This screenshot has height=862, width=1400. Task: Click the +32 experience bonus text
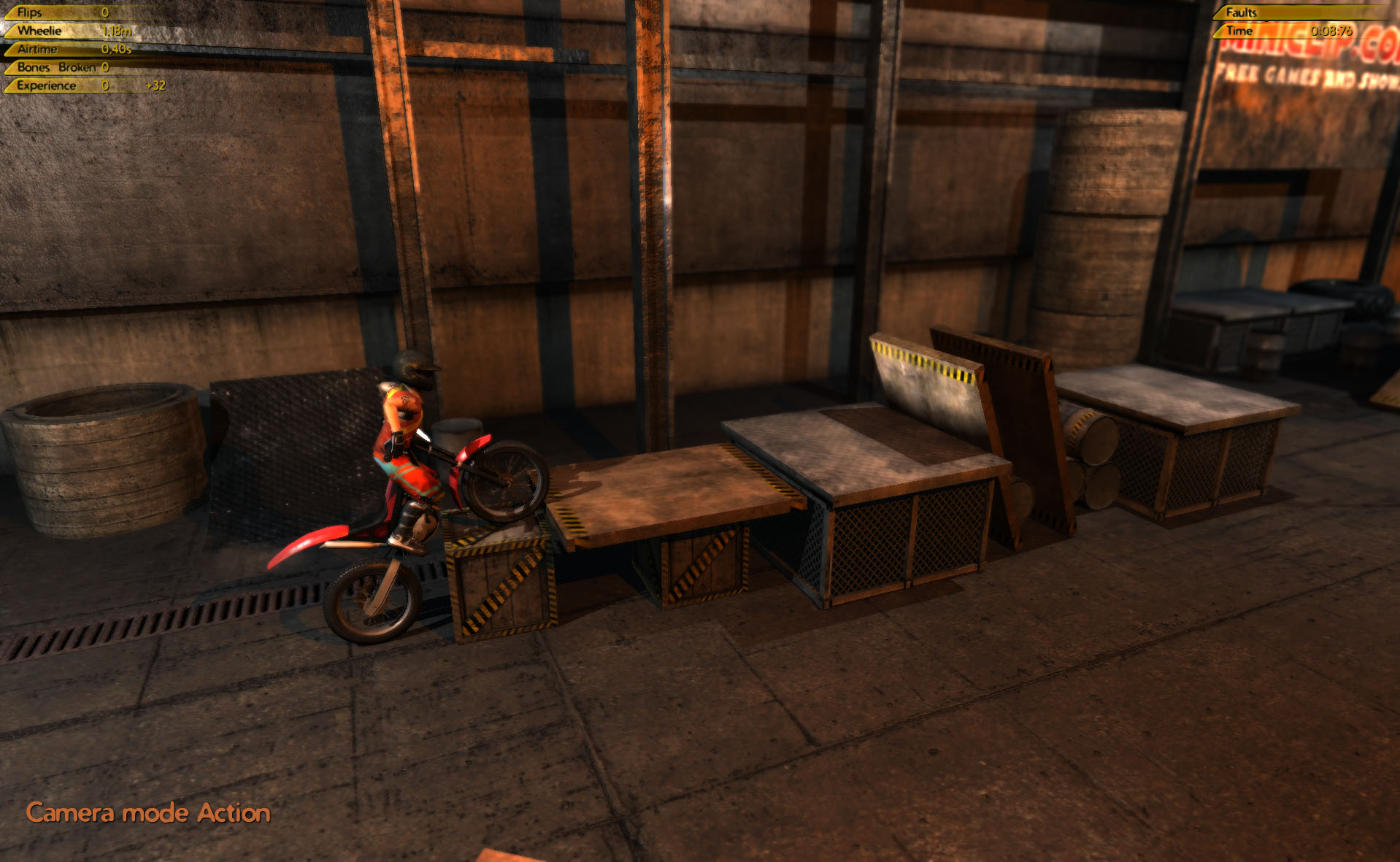coord(155,85)
